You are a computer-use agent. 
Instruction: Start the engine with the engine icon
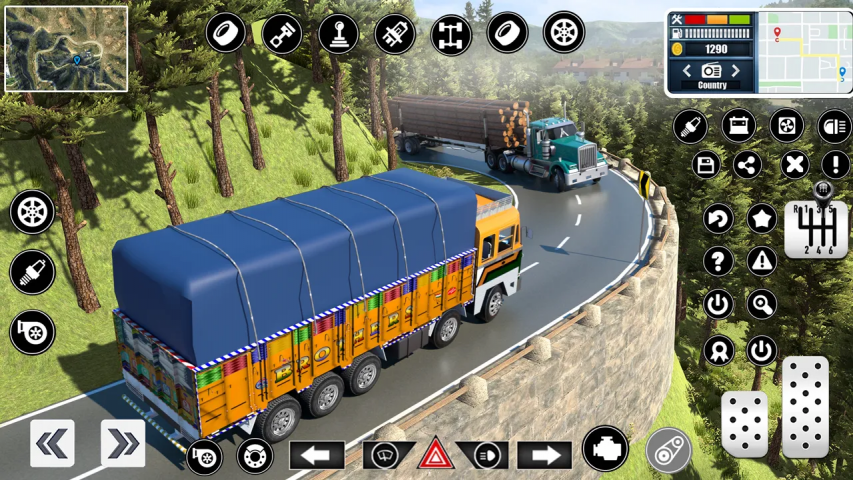pyautogui.click(x=604, y=448)
